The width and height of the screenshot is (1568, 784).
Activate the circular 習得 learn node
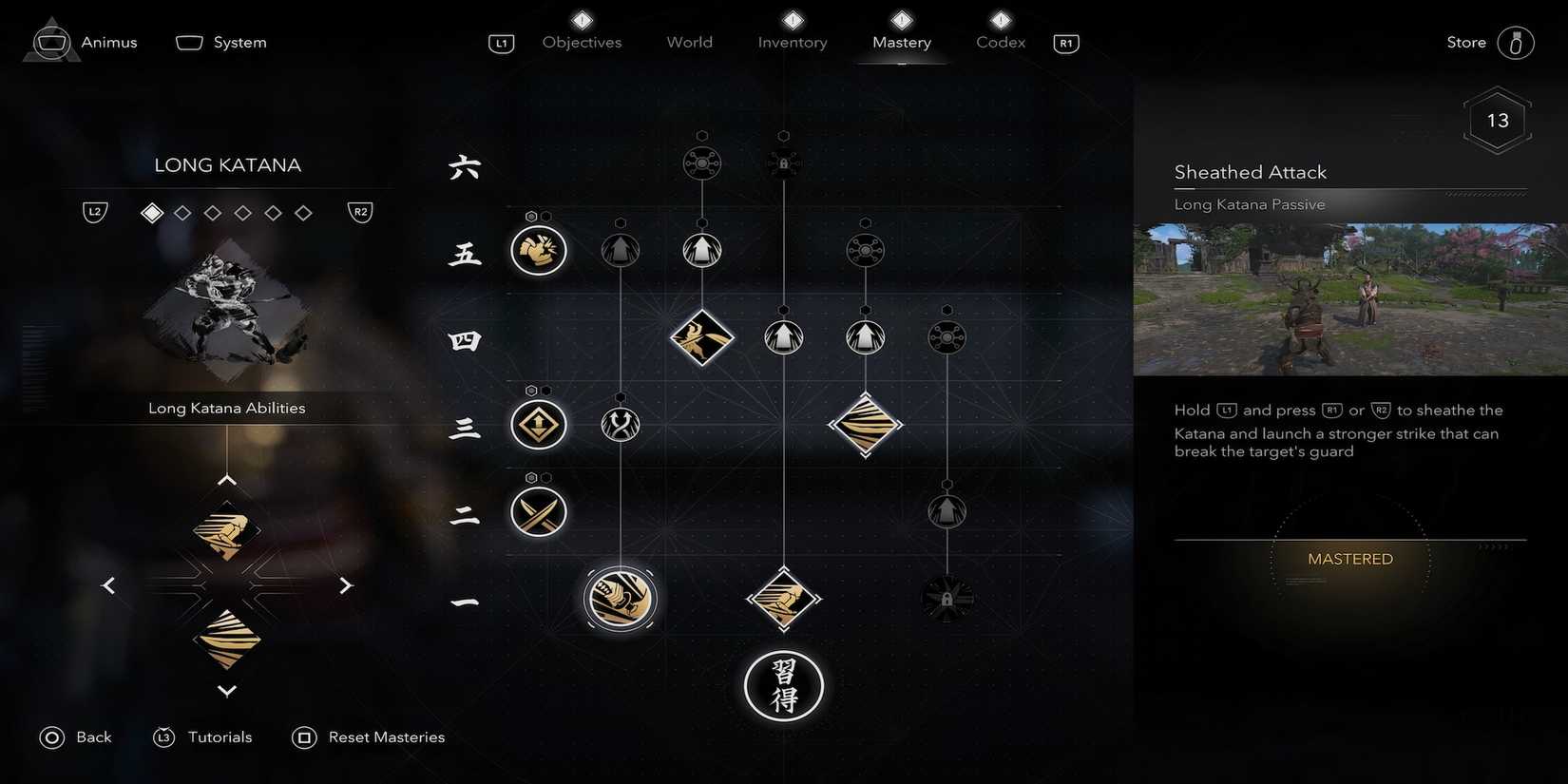[783, 685]
